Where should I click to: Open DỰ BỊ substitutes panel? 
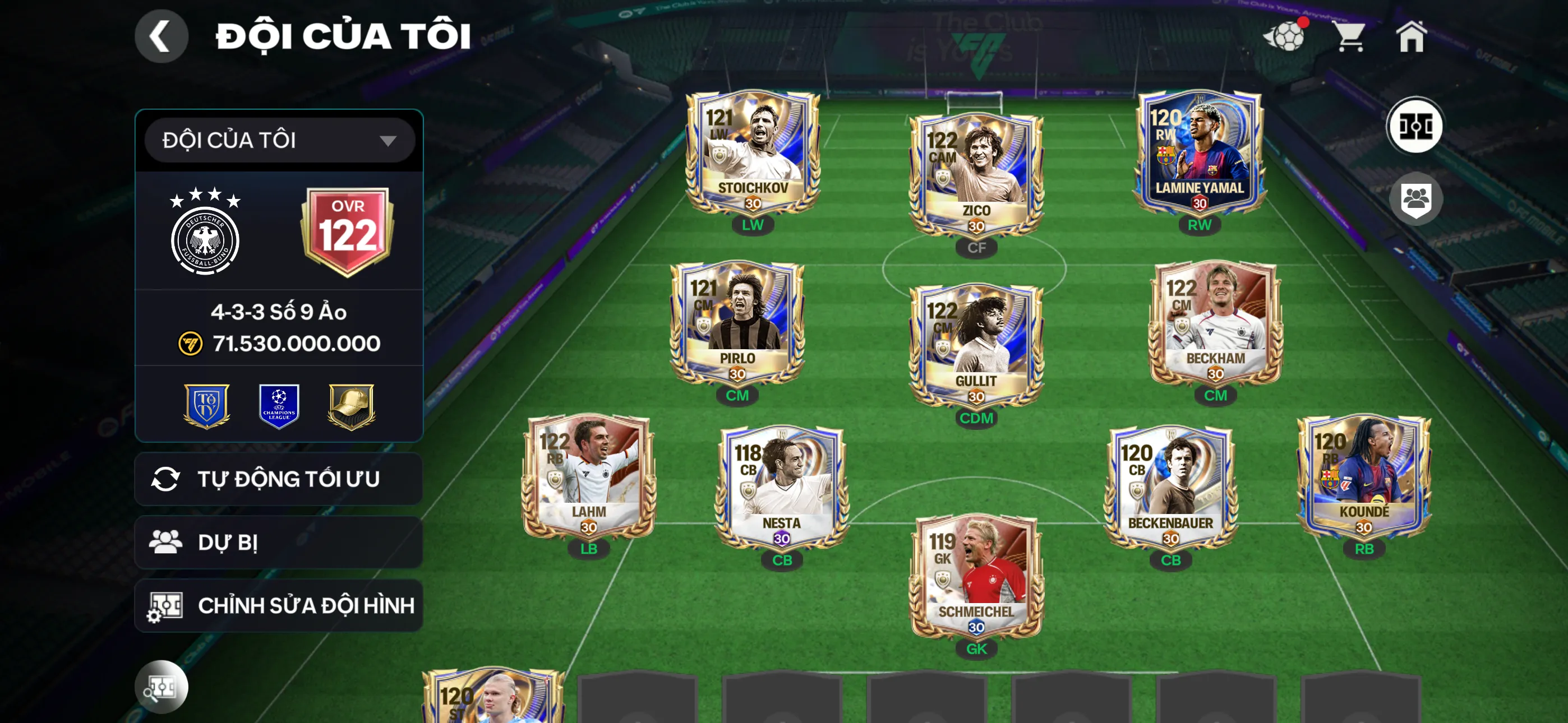coord(278,543)
